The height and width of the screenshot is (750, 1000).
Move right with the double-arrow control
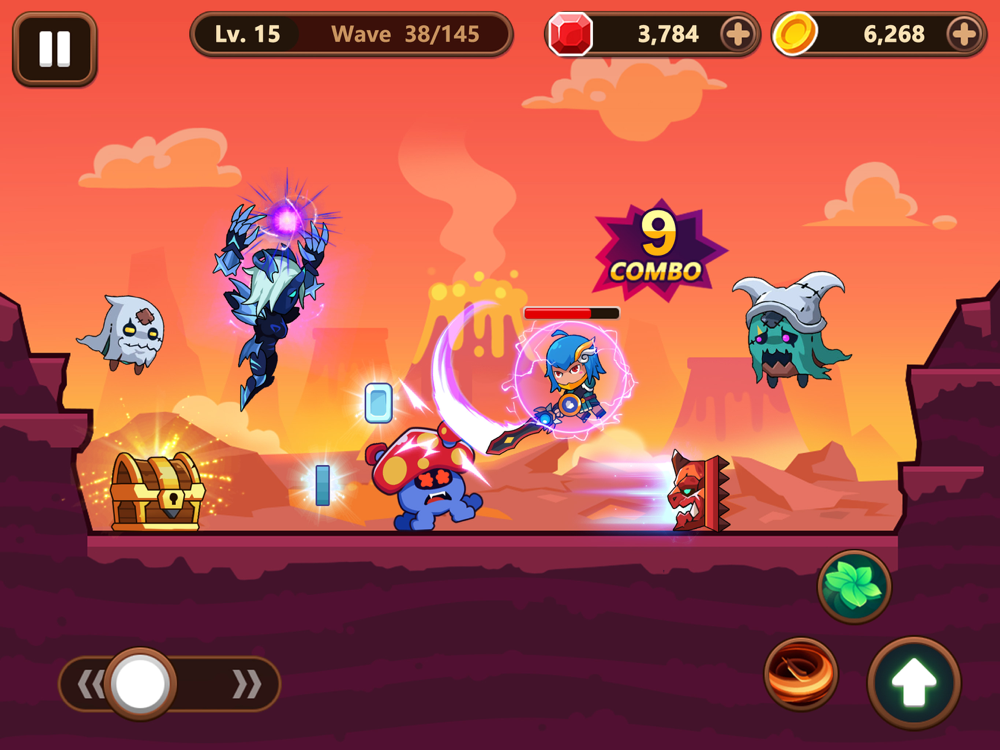246,684
